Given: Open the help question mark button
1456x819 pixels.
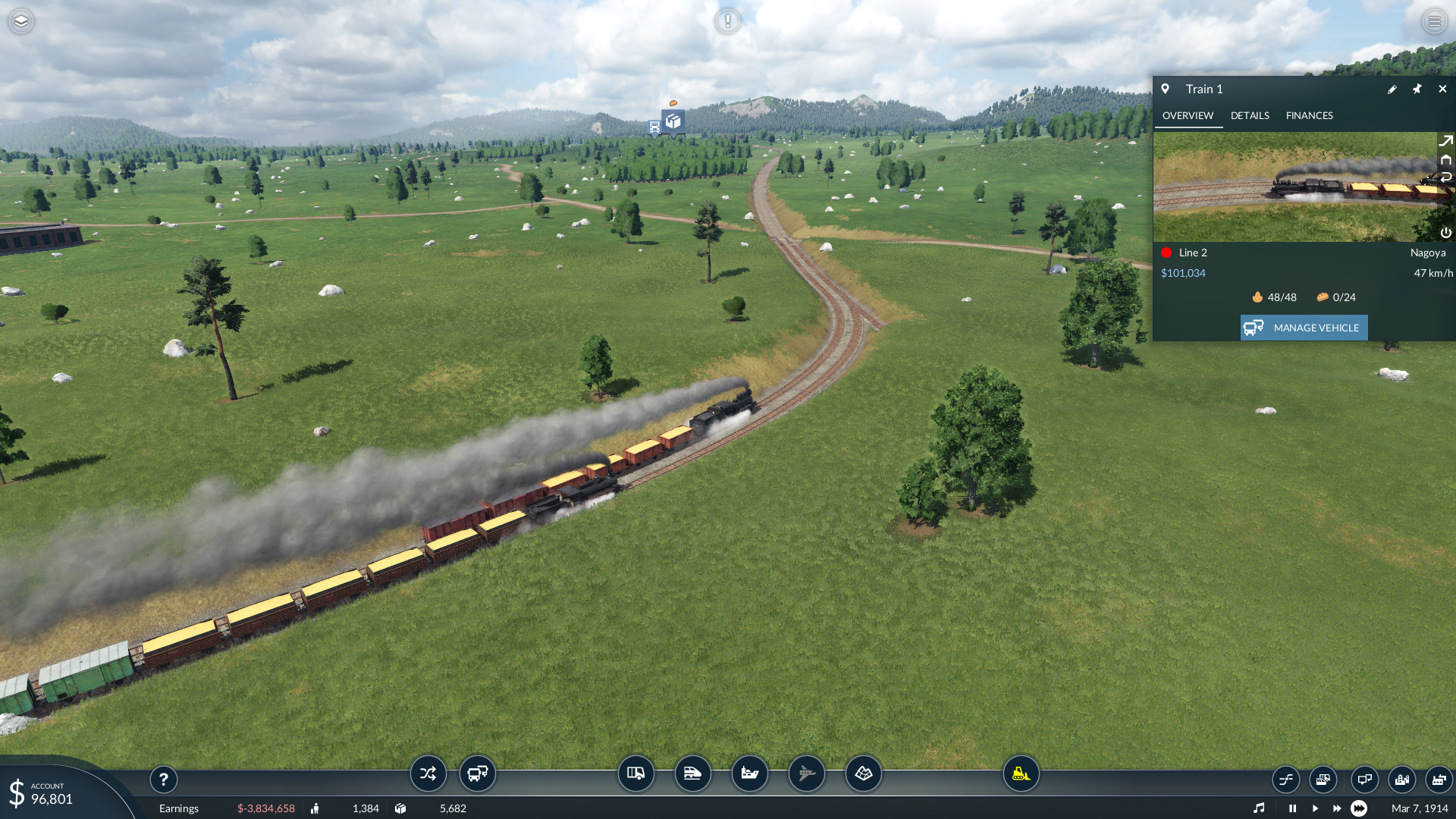Looking at the screenshot, I should click(163, 780).
